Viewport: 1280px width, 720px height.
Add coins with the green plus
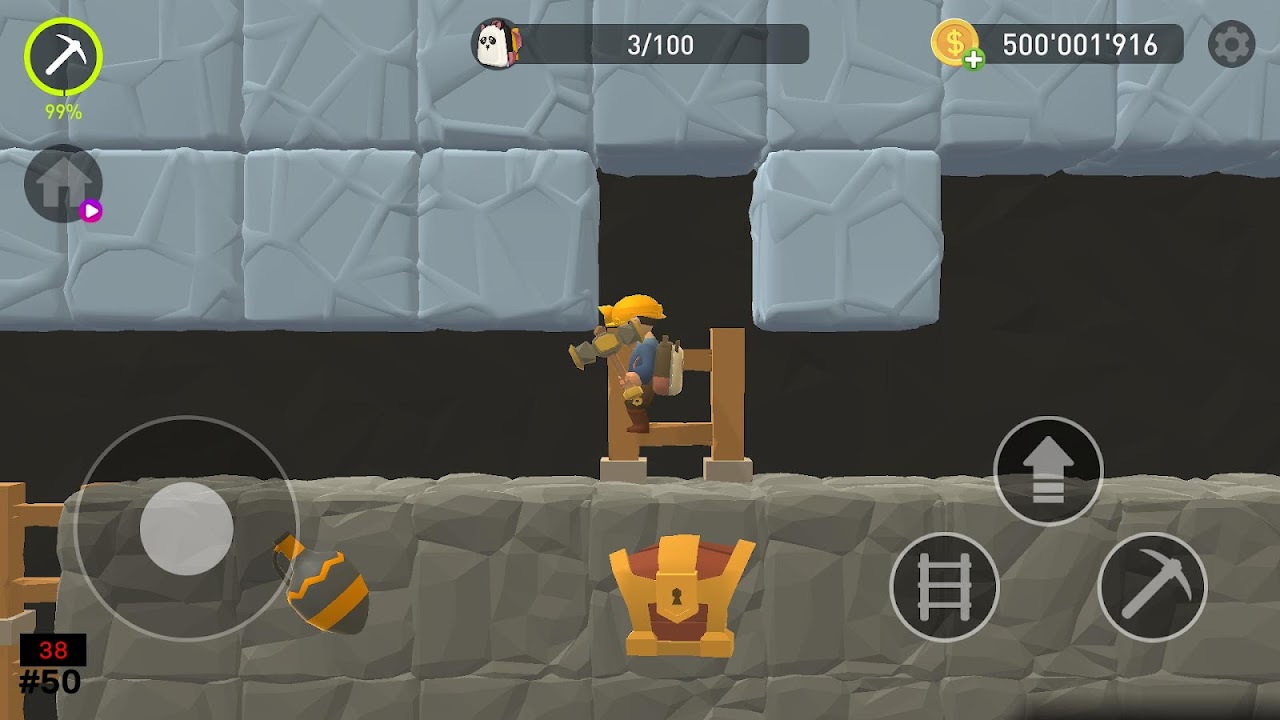pos(973,60)
